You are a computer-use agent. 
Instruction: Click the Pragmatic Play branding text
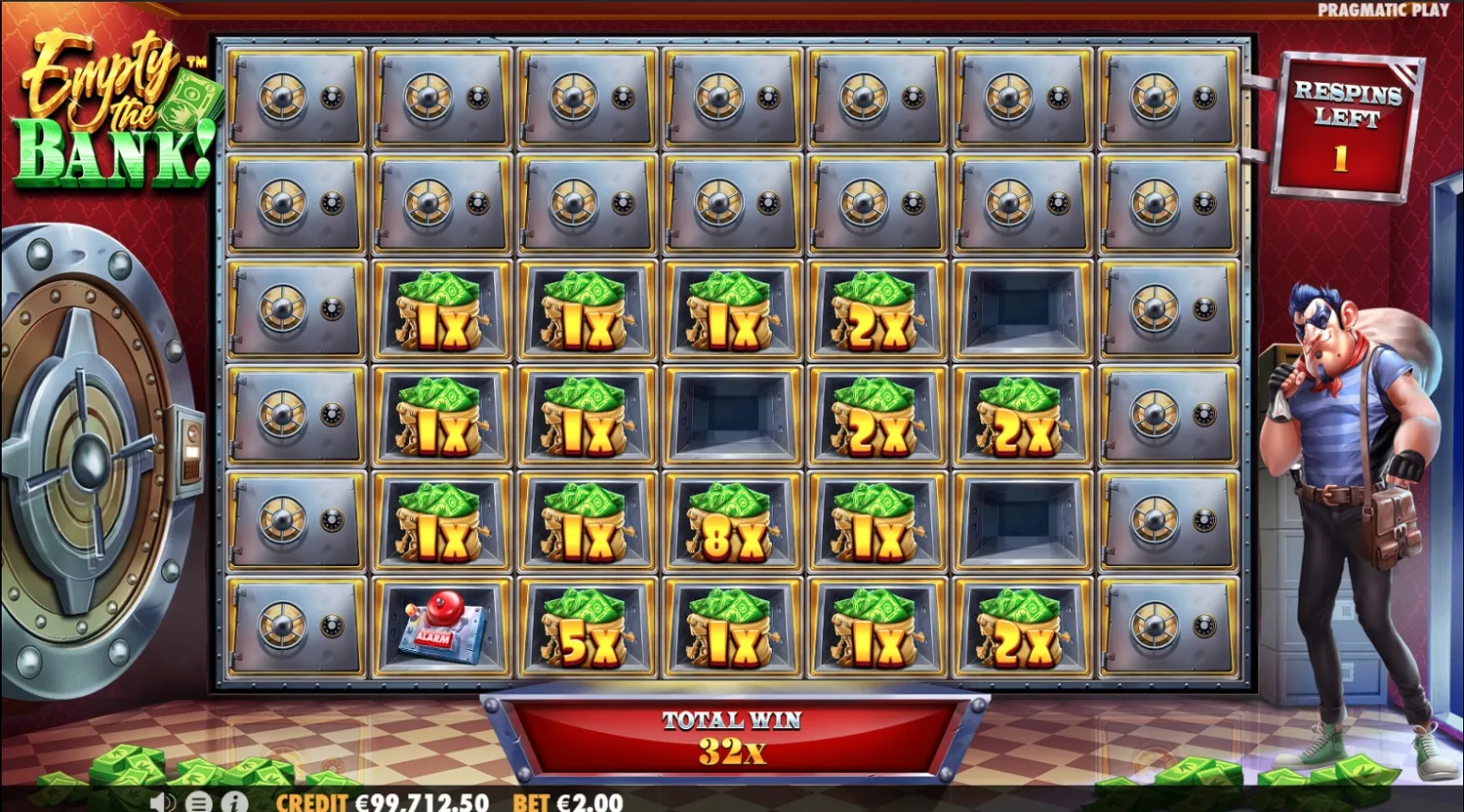coord(1382,9)
